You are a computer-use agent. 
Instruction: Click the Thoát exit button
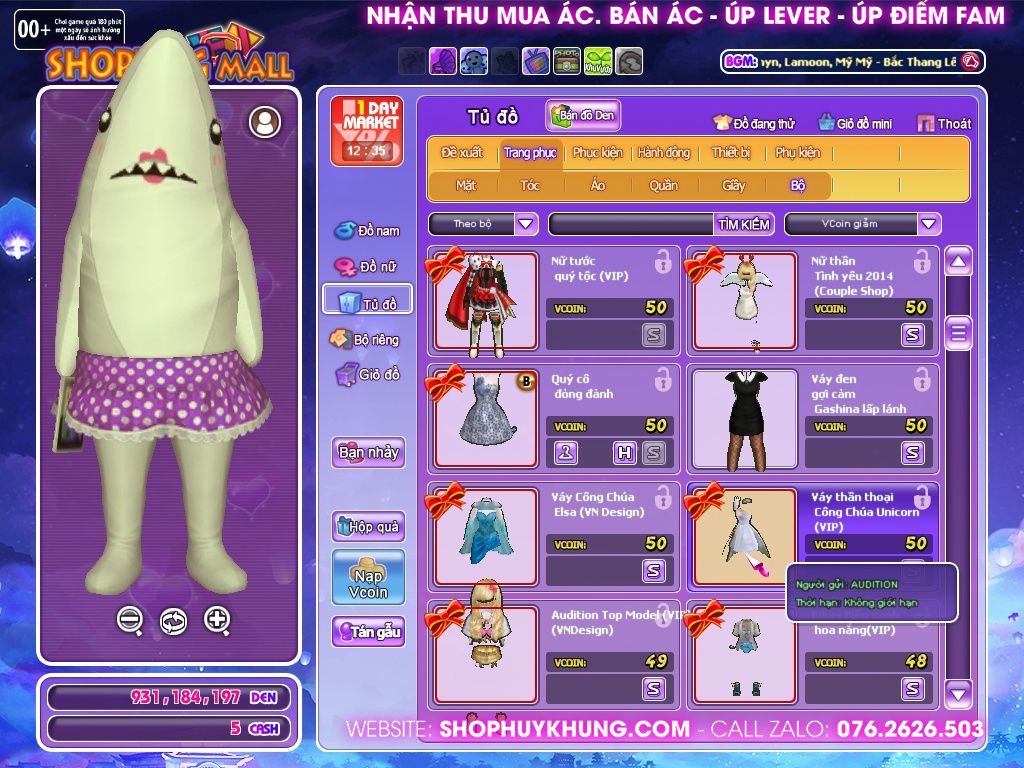pyautogui.click(x=944, y=124)
